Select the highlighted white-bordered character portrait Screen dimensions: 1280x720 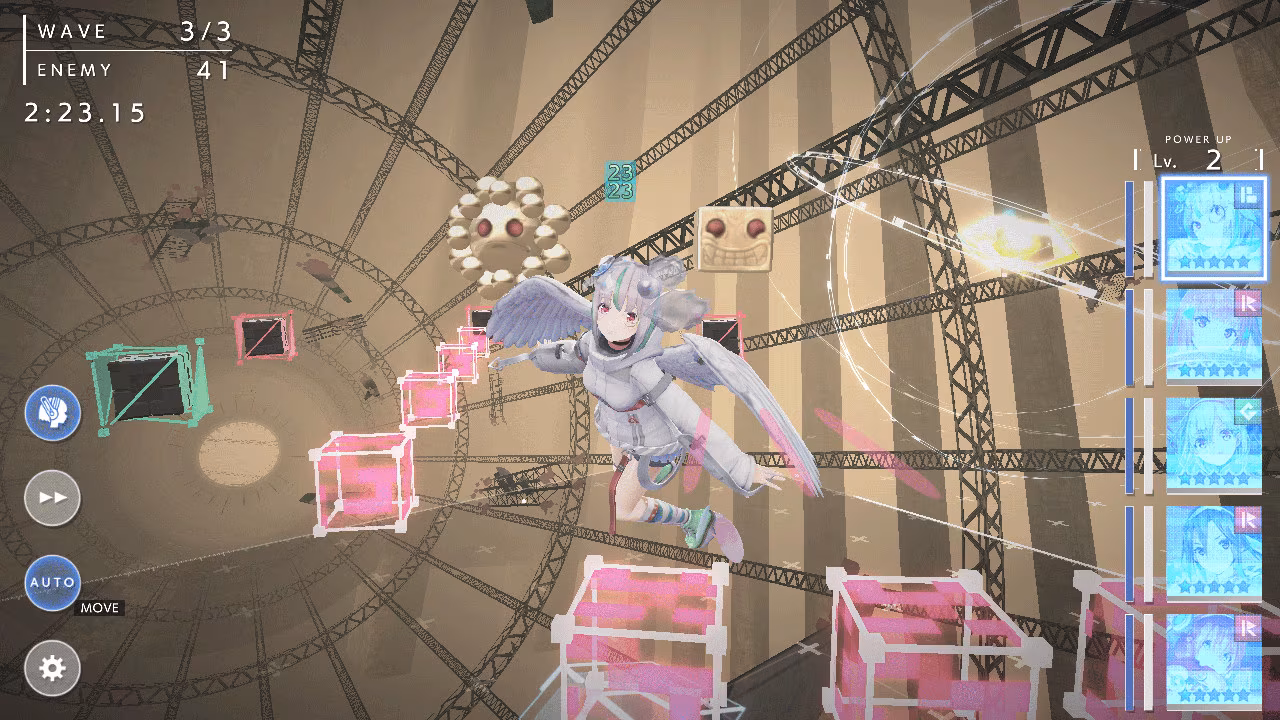tap(1214, 228)
